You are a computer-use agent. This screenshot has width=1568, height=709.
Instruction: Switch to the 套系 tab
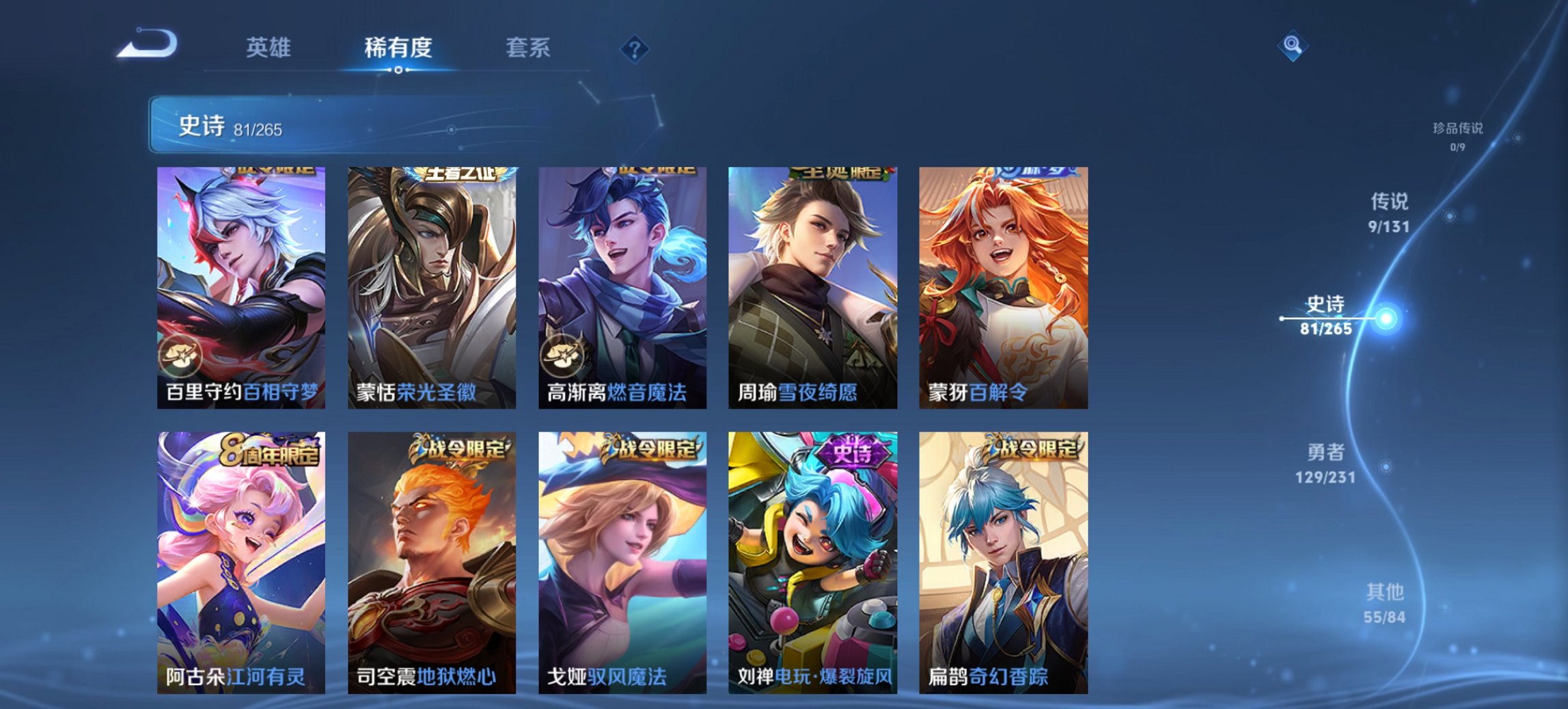tap(529, 48)
